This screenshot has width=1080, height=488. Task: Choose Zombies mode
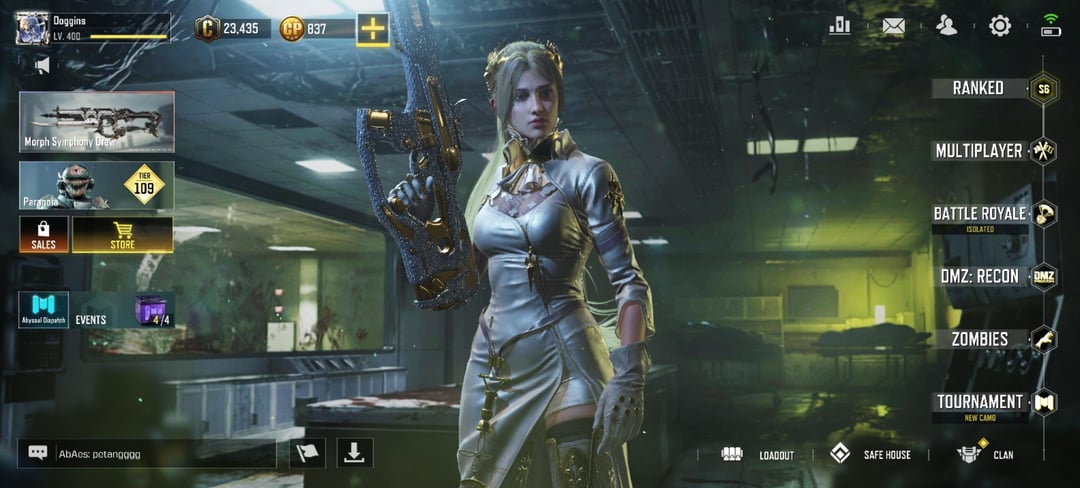point(980,339)
